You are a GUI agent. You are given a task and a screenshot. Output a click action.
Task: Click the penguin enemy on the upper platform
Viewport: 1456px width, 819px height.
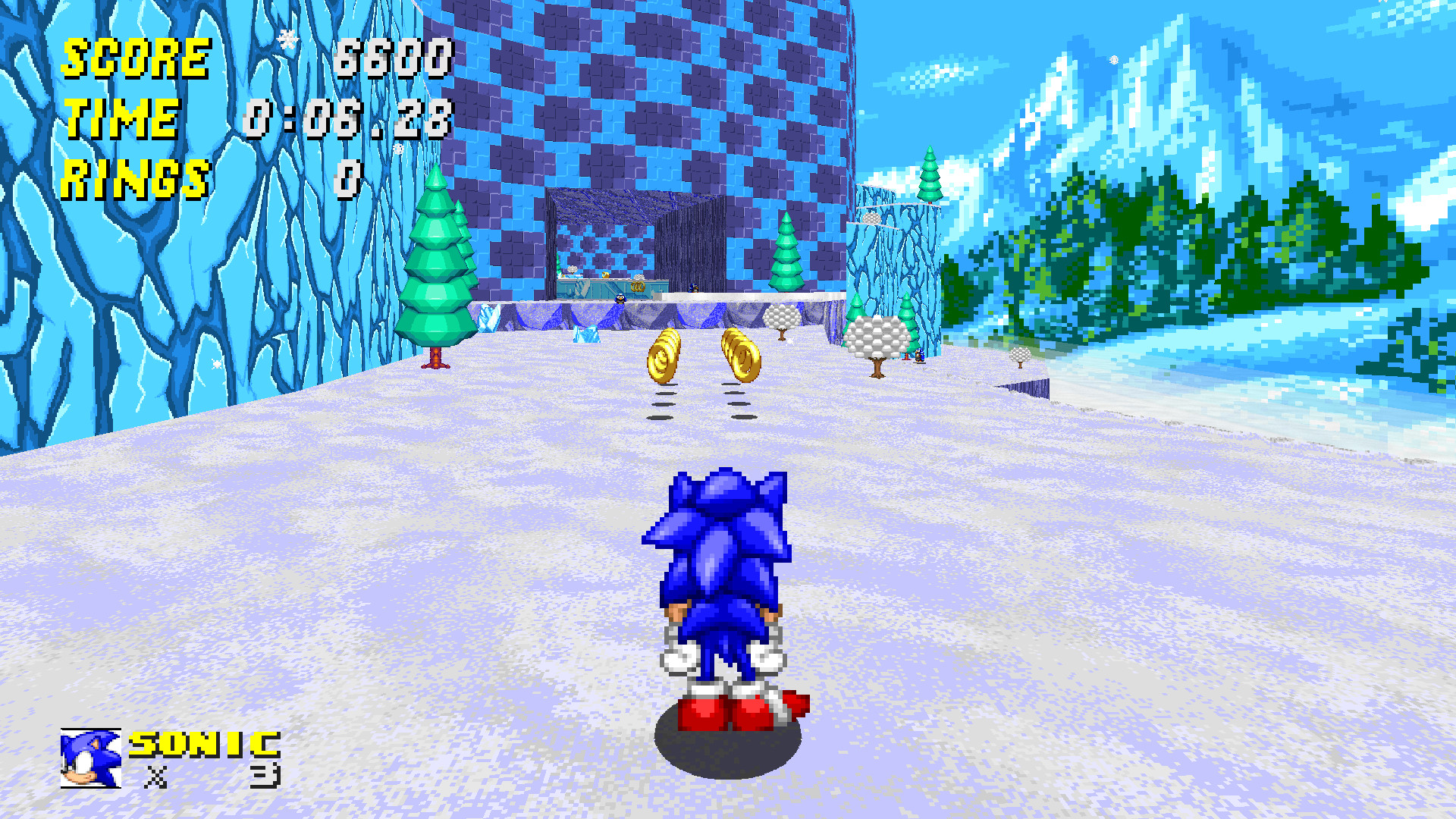click(x=693, y=290)
